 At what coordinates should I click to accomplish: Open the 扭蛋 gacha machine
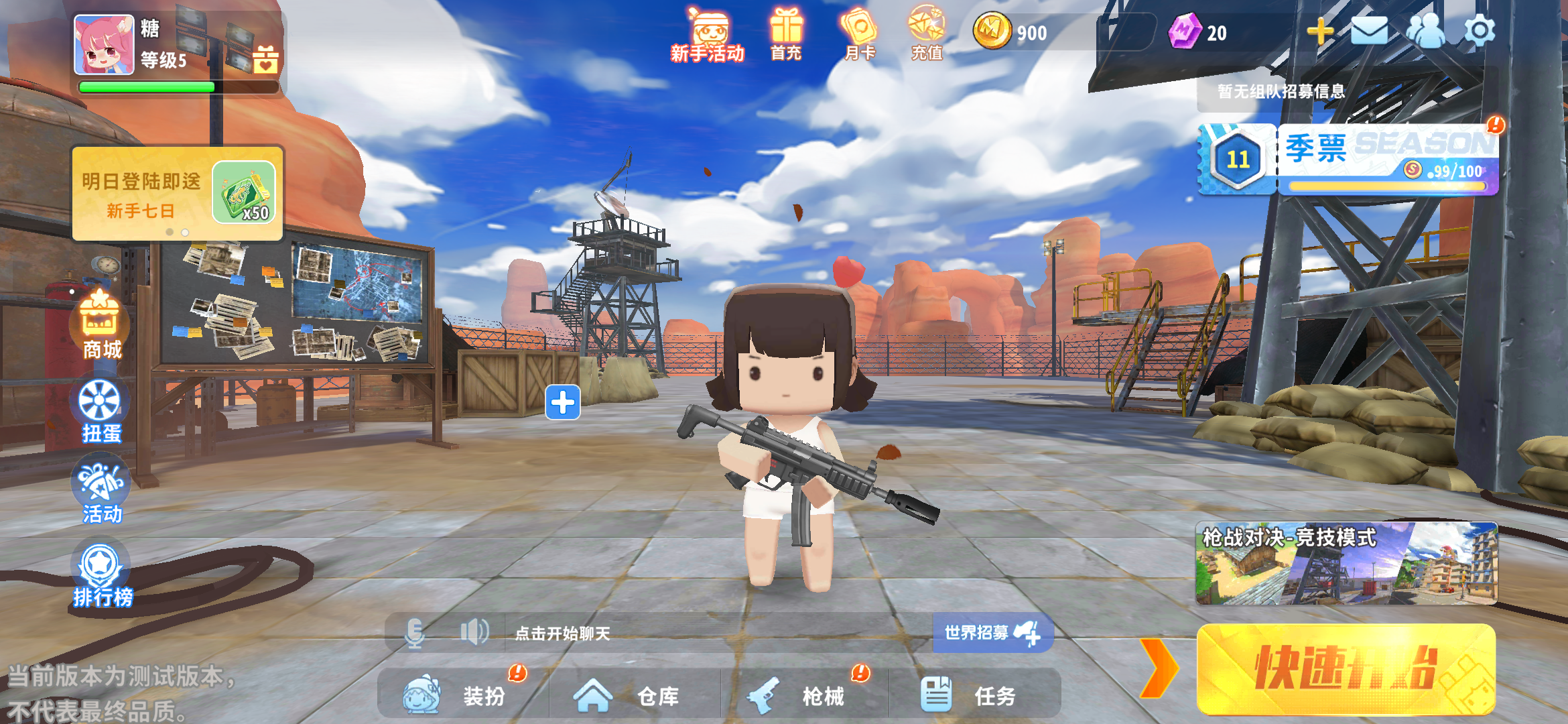tap(101, 410)
